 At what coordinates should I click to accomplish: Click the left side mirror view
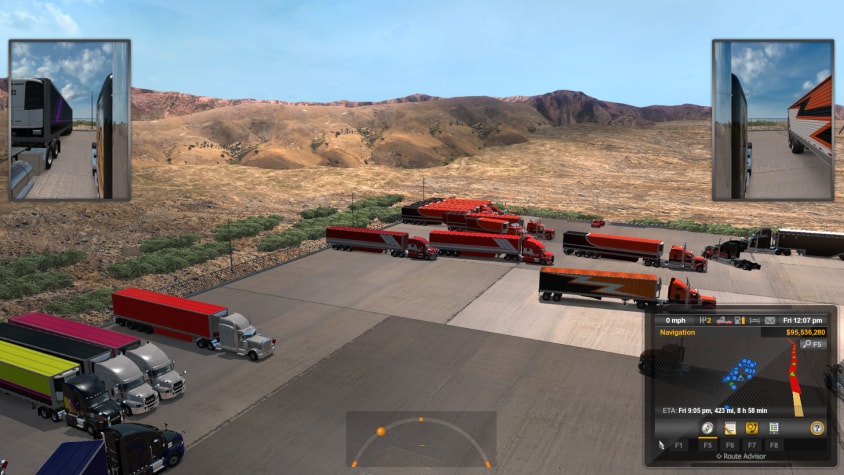[70, 120]
